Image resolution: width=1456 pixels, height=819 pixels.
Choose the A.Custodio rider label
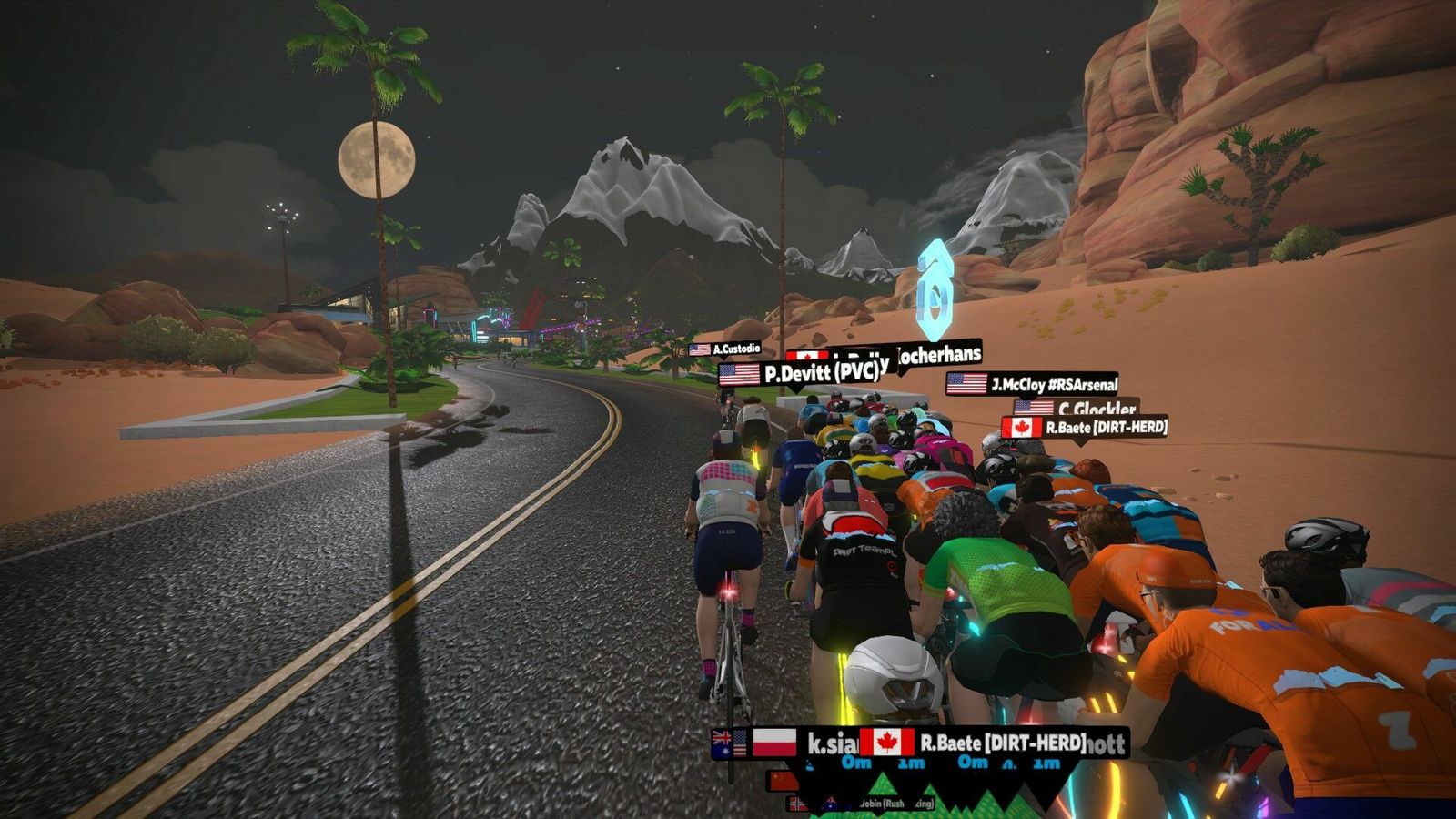point(725,349)
